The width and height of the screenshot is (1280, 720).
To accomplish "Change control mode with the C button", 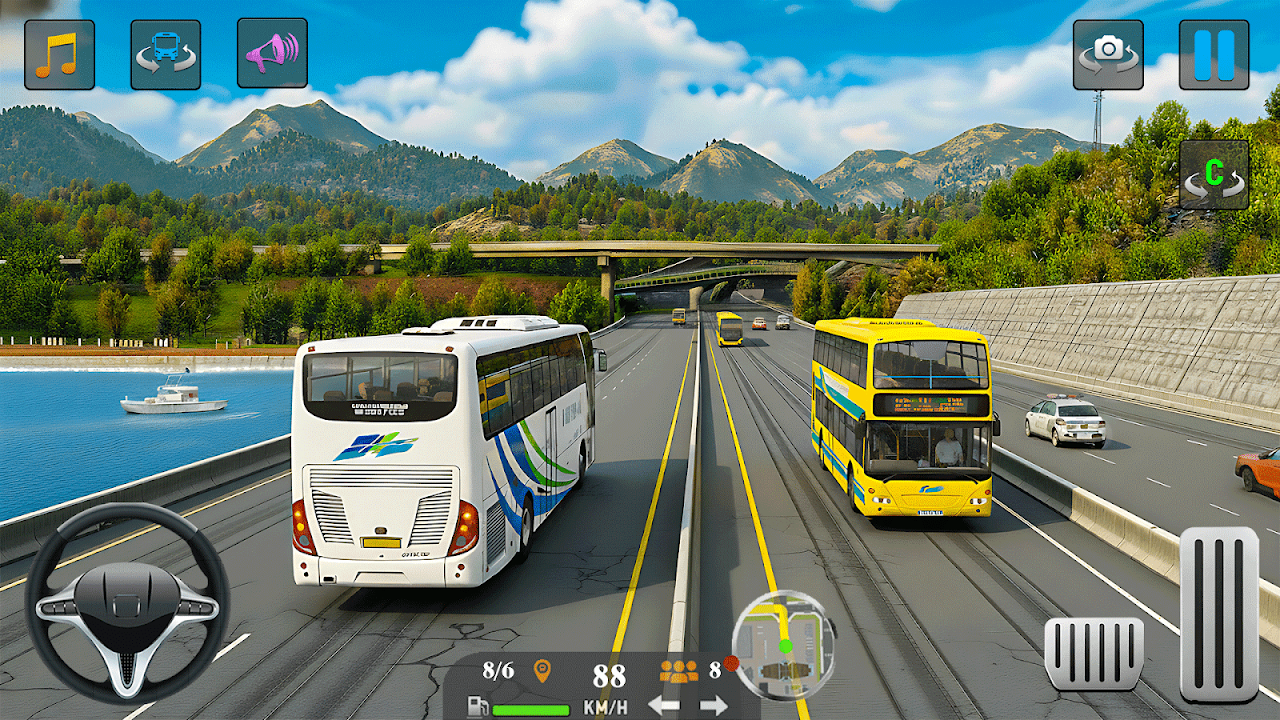I will [1213, 174].
